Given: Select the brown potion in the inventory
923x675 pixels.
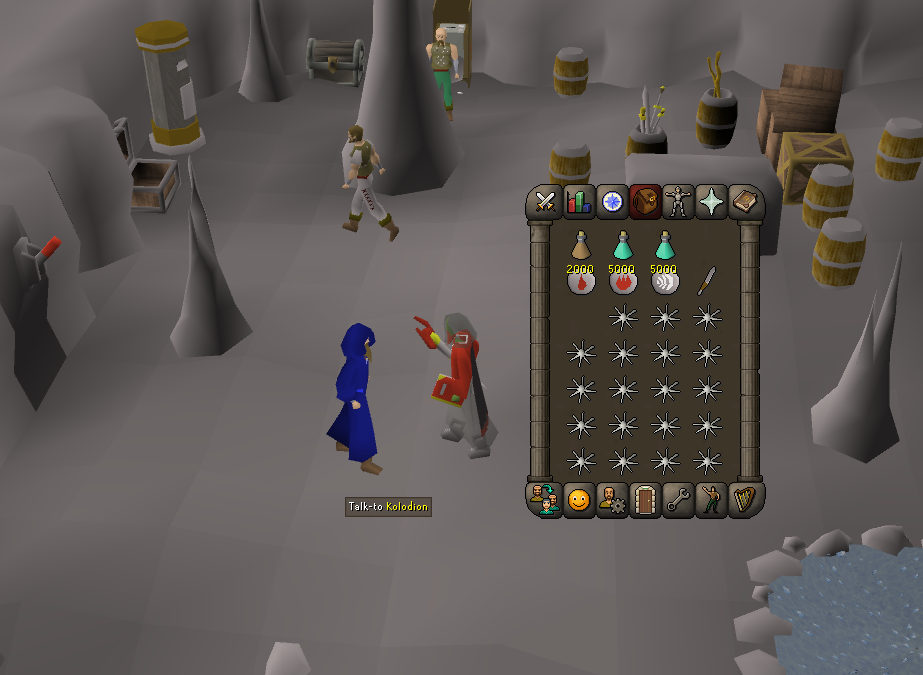Looking at the screenshot, I should click(x=581, y=245).
